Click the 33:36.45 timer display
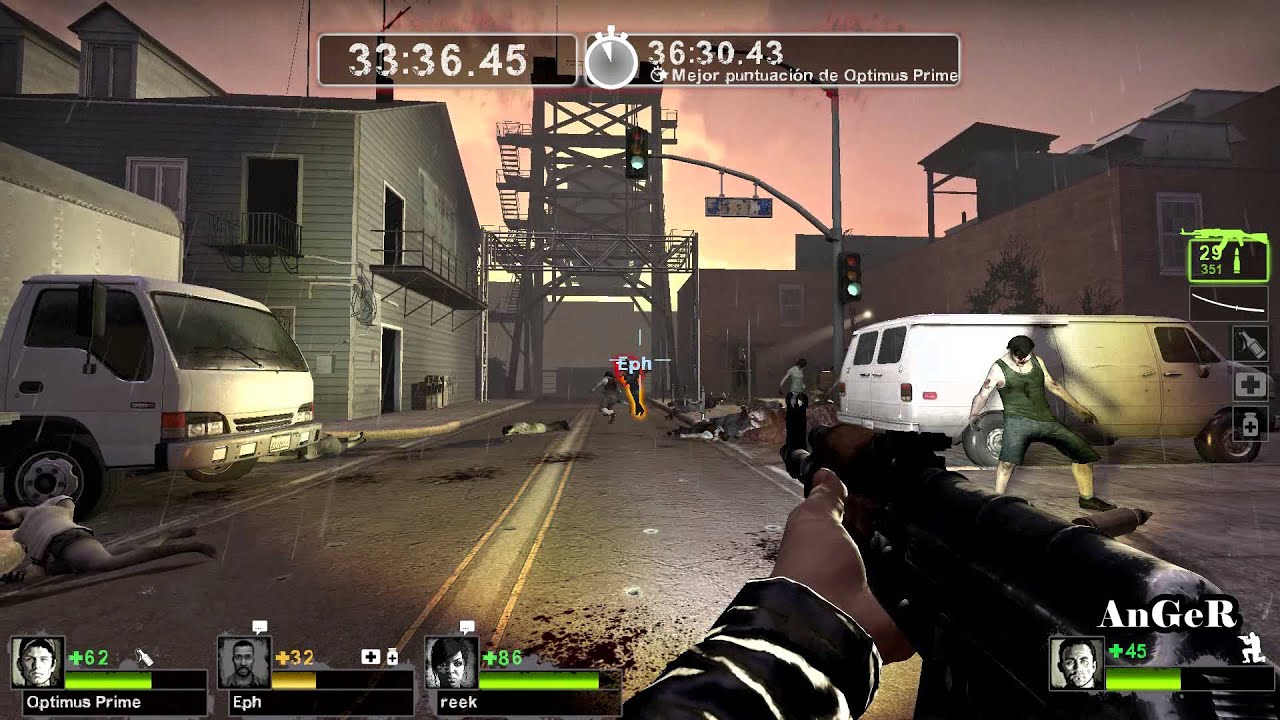Viewport: 1280px width, 720px height. 440,60
